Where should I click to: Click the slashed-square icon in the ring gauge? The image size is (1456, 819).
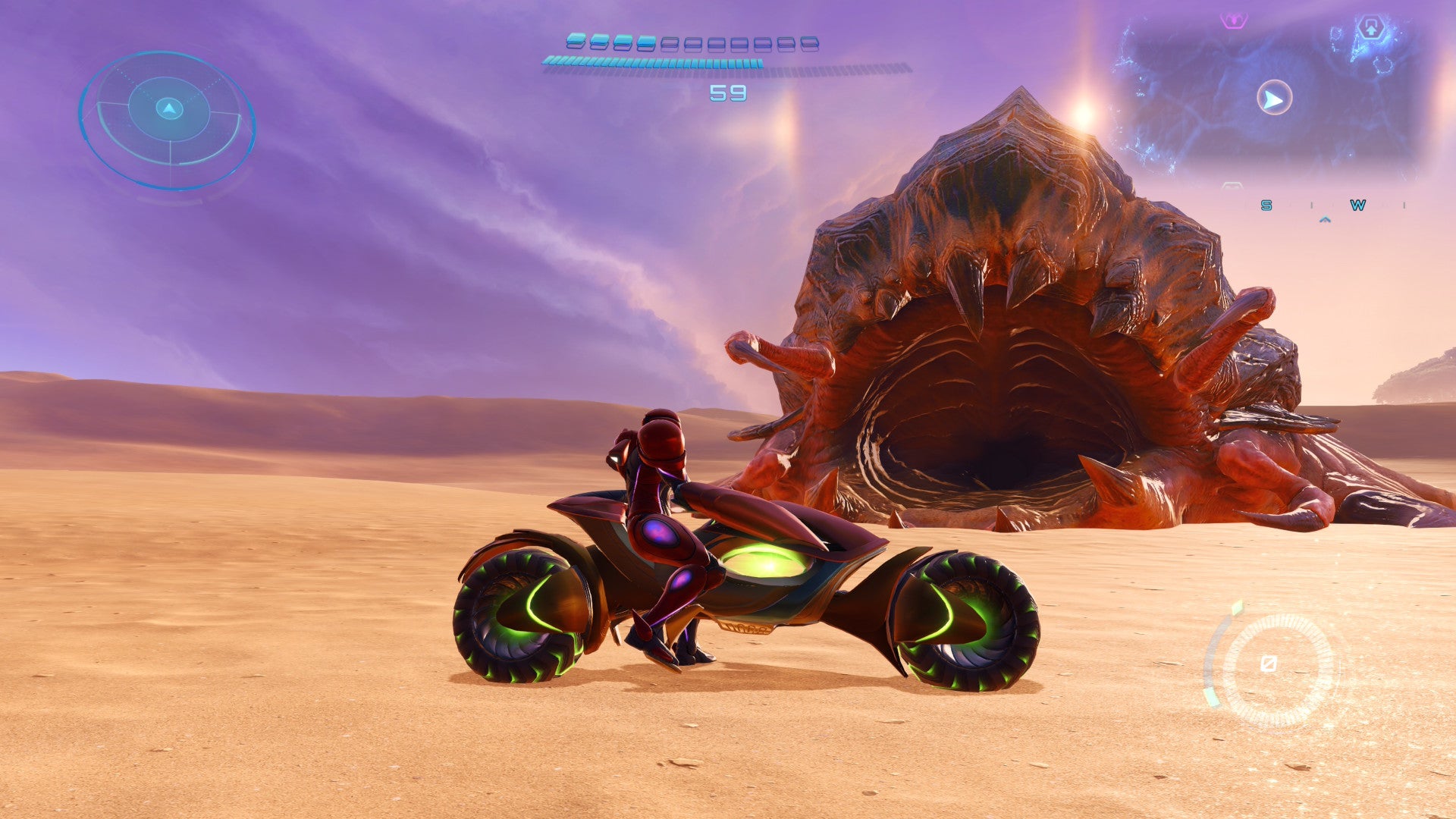pyautogui.click(x=1268, y=664)
